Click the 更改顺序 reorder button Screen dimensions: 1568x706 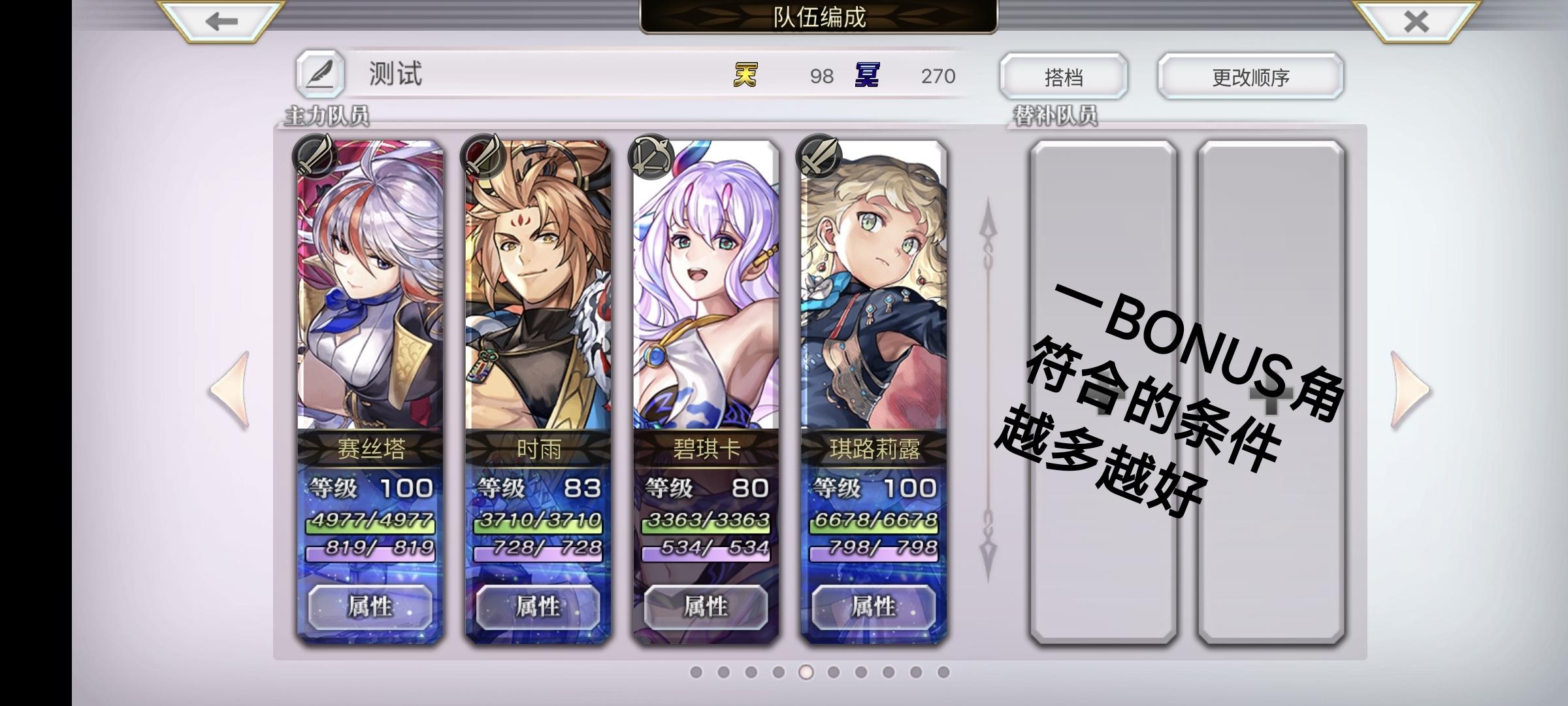[x=1250, y=76]
